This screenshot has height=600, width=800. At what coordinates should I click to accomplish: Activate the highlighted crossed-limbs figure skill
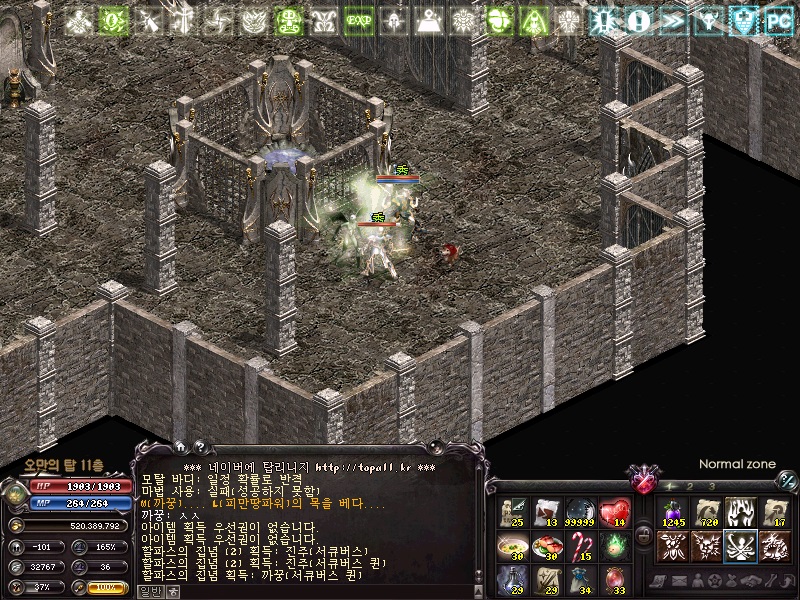[x=741, y=546]
